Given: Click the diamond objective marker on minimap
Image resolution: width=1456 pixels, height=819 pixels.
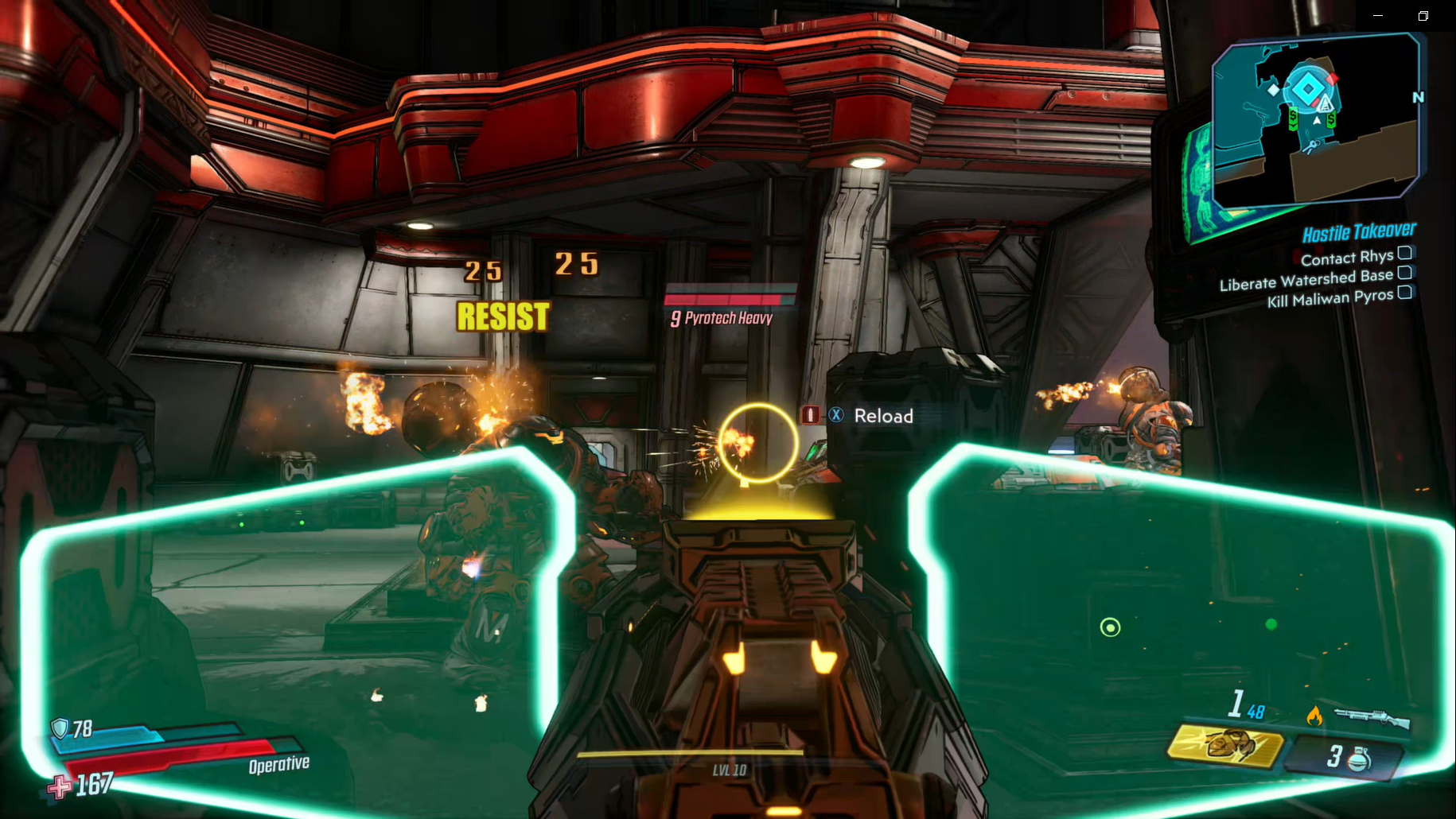Looking at the screenshot, I should [x=1307, y=88].
